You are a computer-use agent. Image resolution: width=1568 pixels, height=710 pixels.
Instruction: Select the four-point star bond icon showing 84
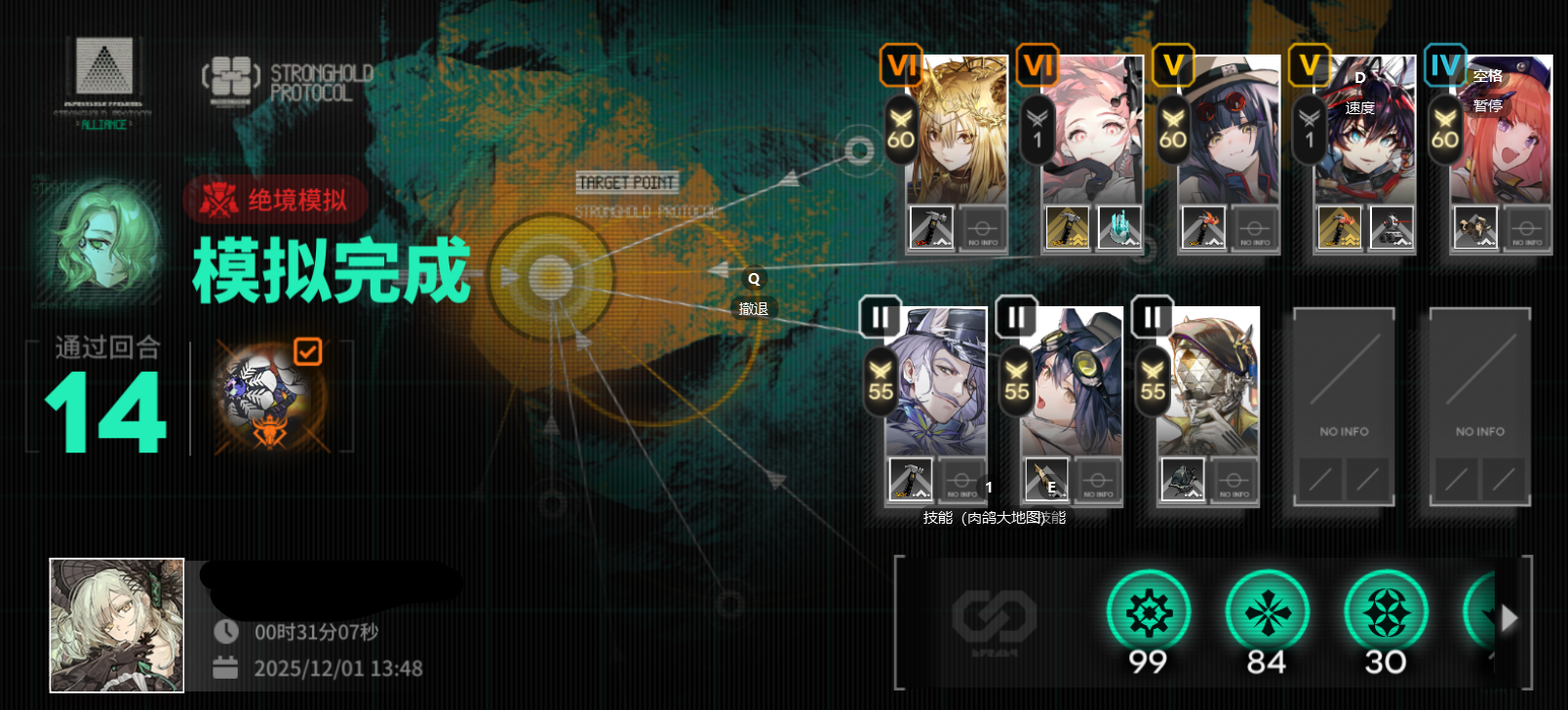1267,613
